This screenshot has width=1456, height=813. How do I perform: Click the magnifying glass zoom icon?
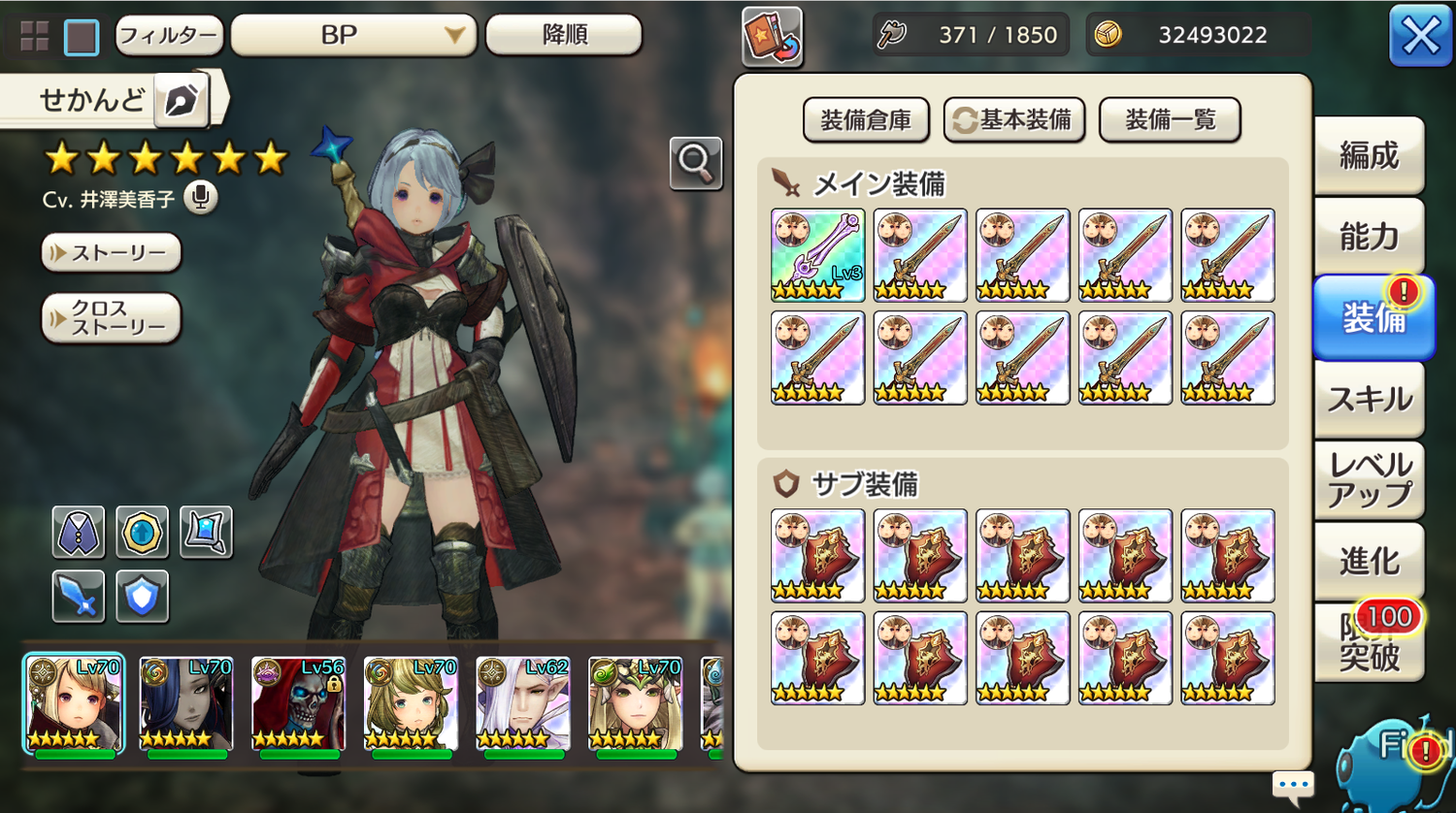pos(695,163)
